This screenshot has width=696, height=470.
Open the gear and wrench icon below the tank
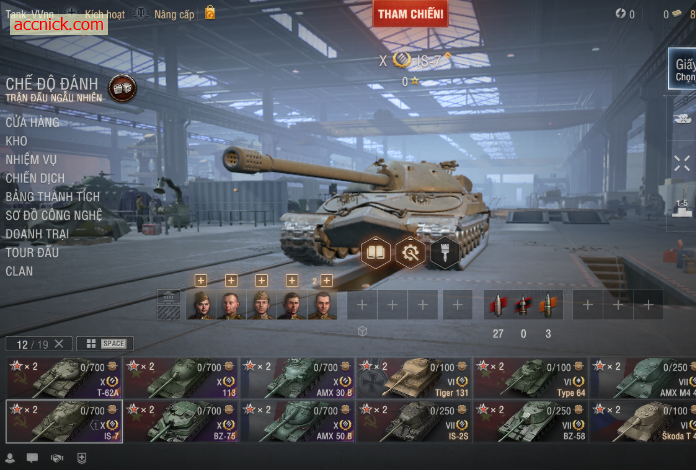pos(410,253)
